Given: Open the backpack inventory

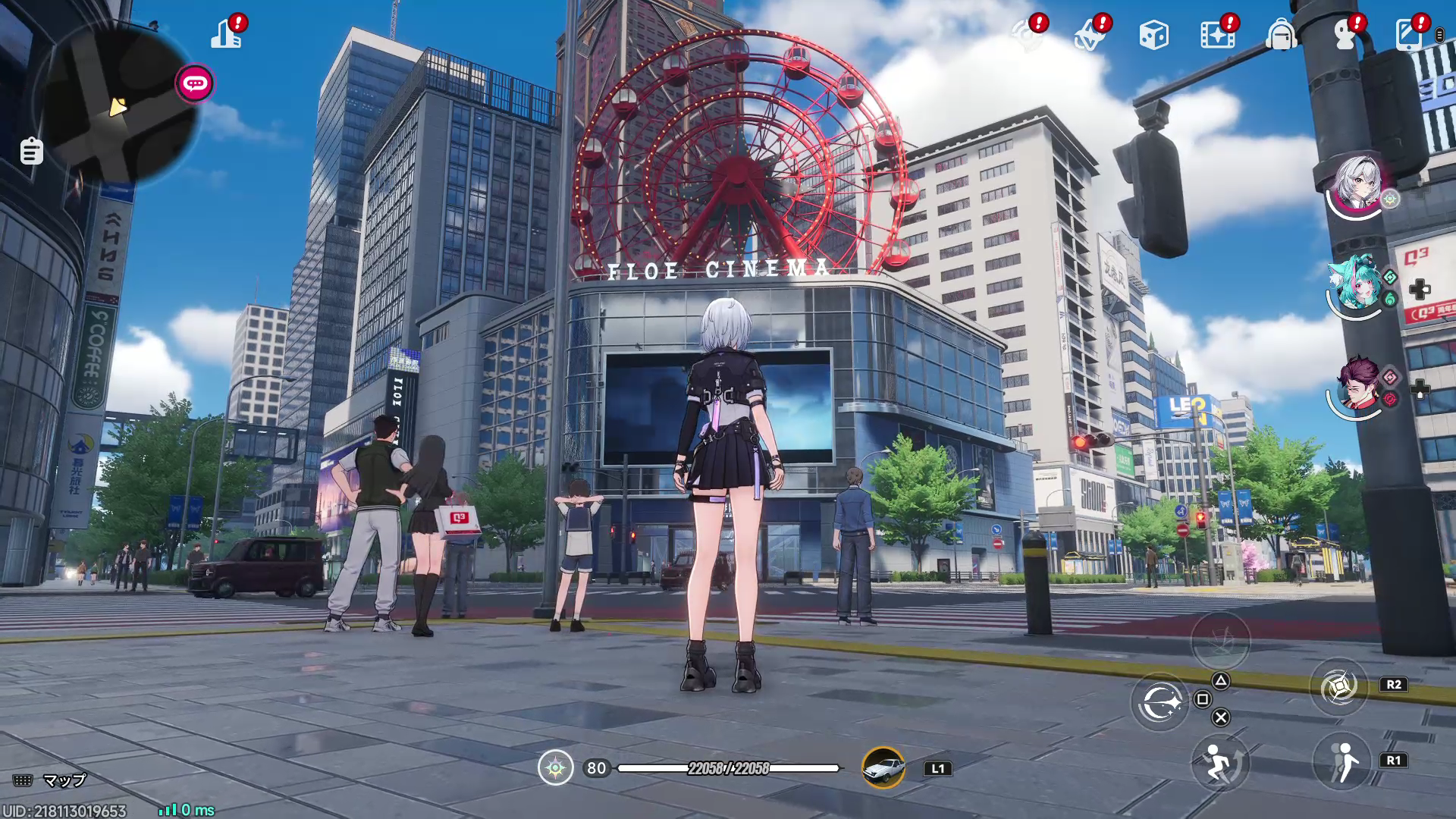Looking at the screenshot, I should 1281,35.
